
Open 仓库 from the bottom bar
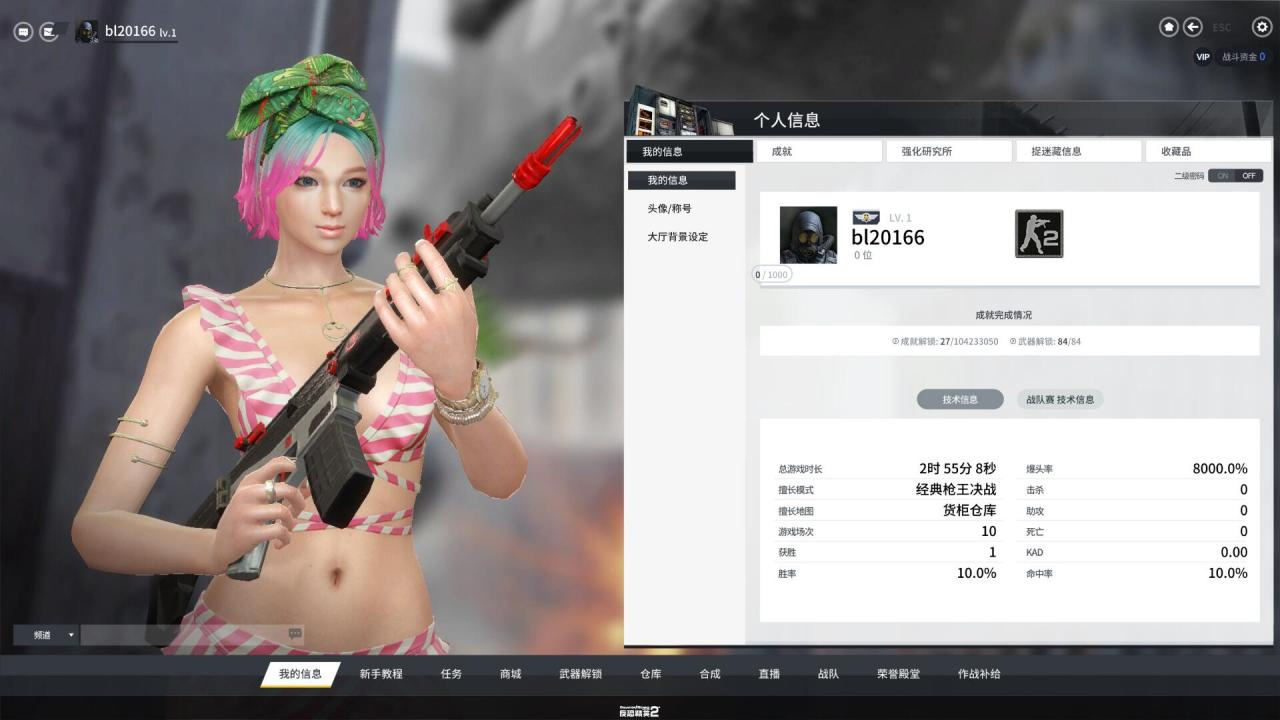650,674
